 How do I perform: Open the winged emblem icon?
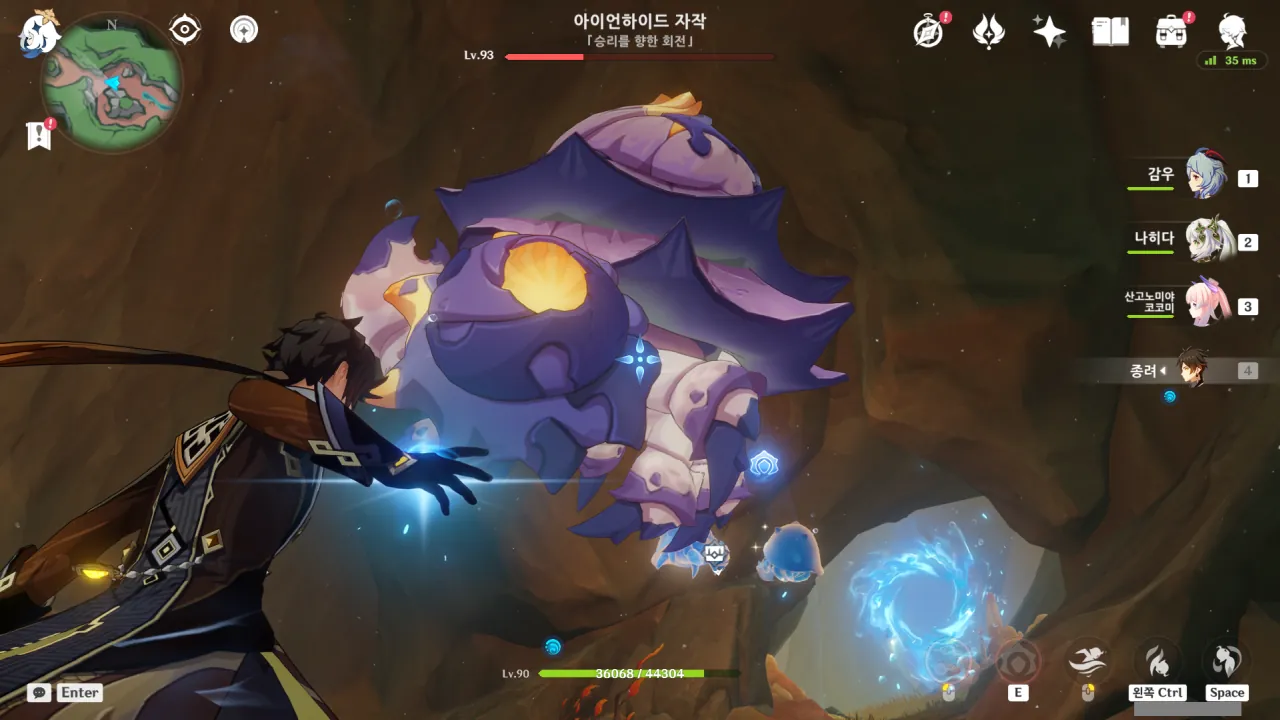point(989,32)
